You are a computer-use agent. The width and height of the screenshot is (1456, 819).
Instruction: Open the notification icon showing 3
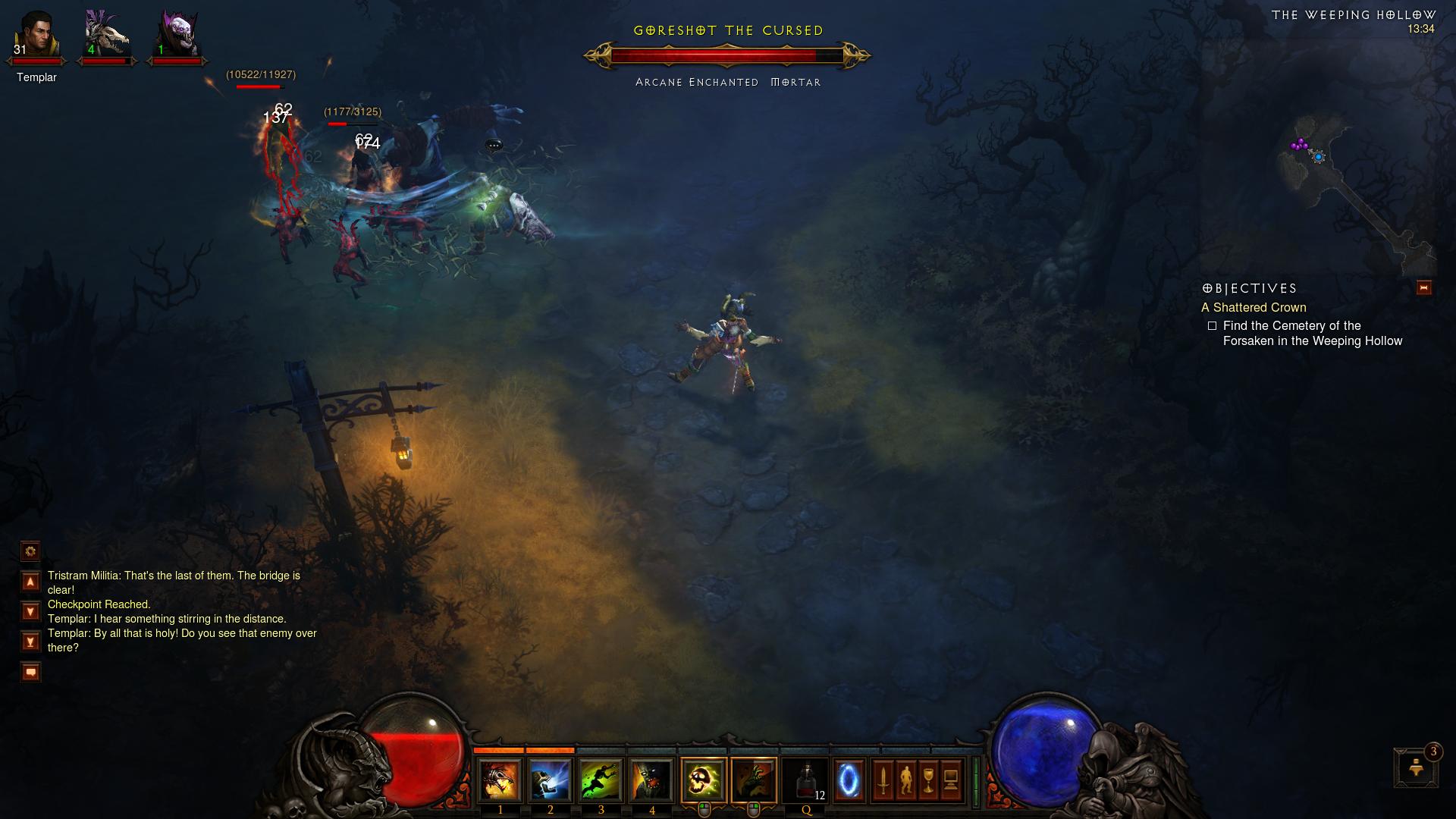1416,767
